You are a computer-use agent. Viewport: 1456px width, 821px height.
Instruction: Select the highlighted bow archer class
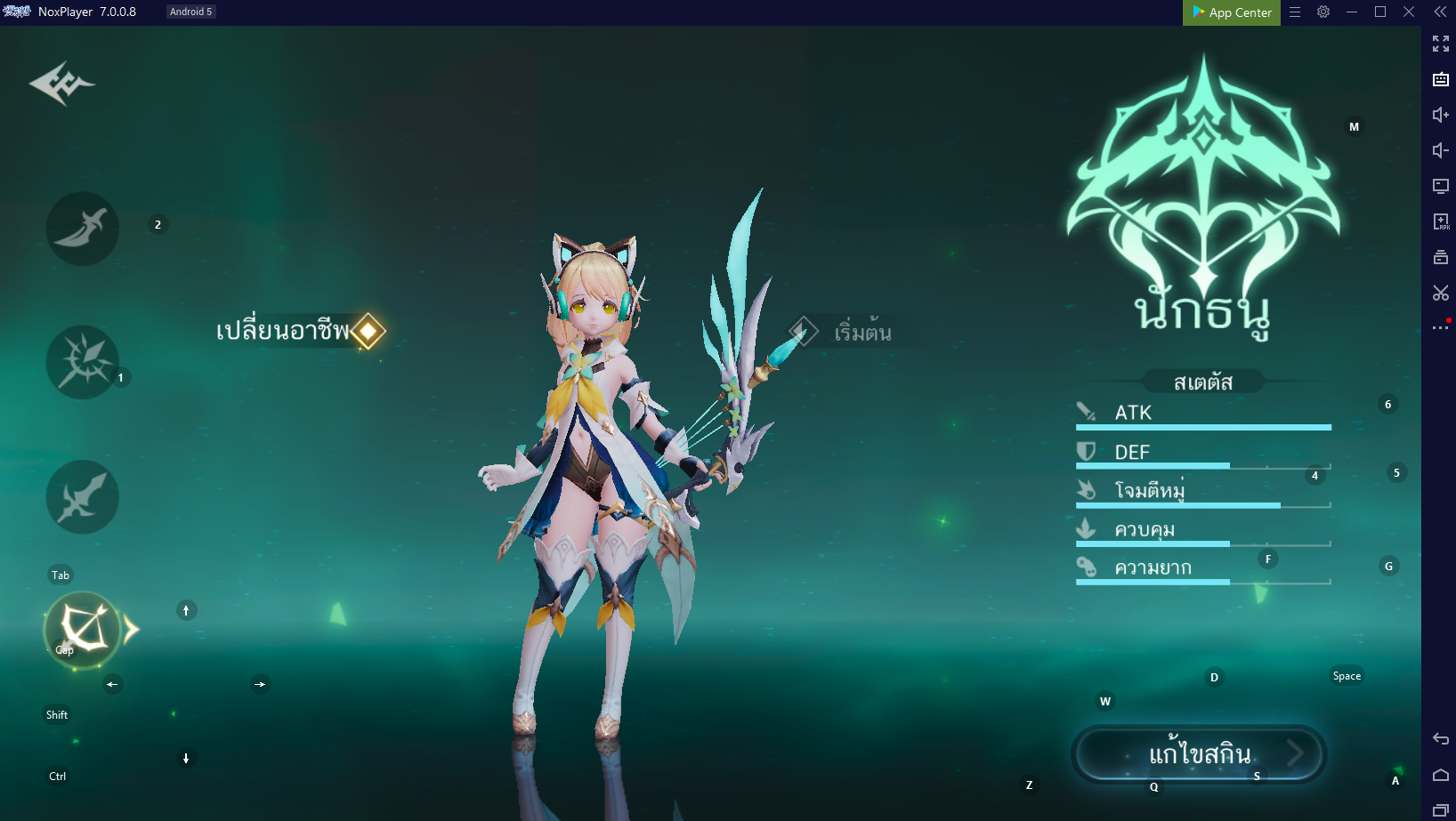83,630
